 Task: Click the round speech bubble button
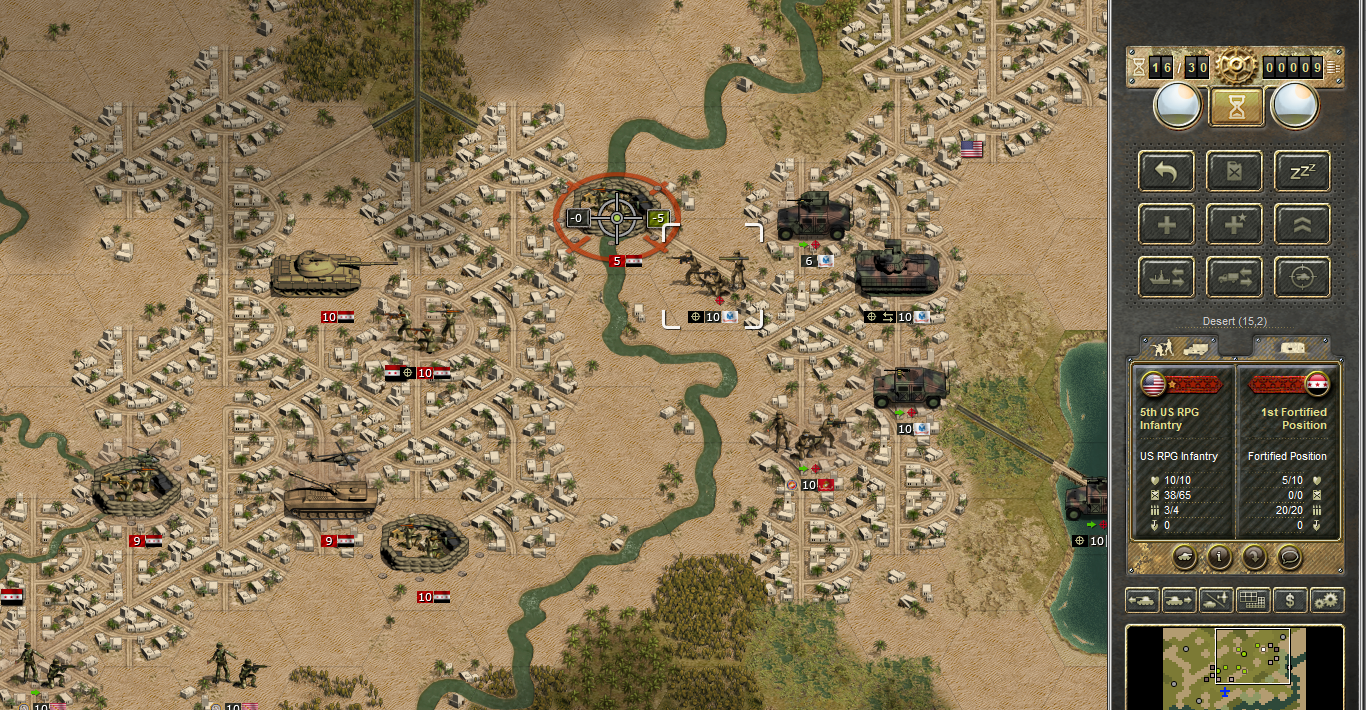click(x=1290, y=555)
